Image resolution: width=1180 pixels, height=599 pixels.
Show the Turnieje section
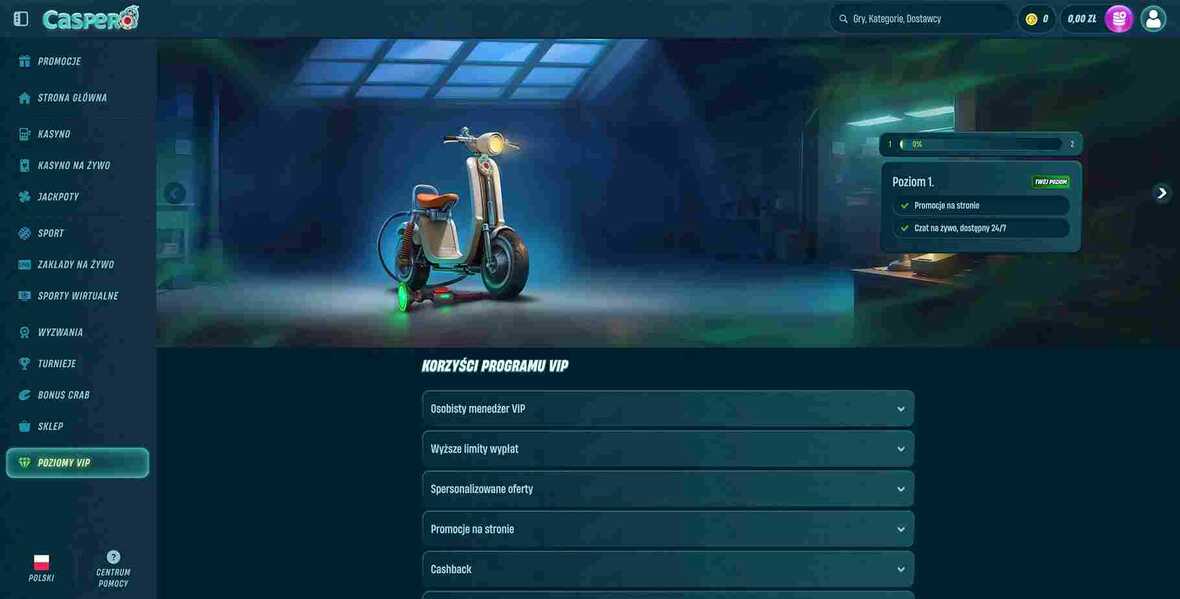coord(56,364)
